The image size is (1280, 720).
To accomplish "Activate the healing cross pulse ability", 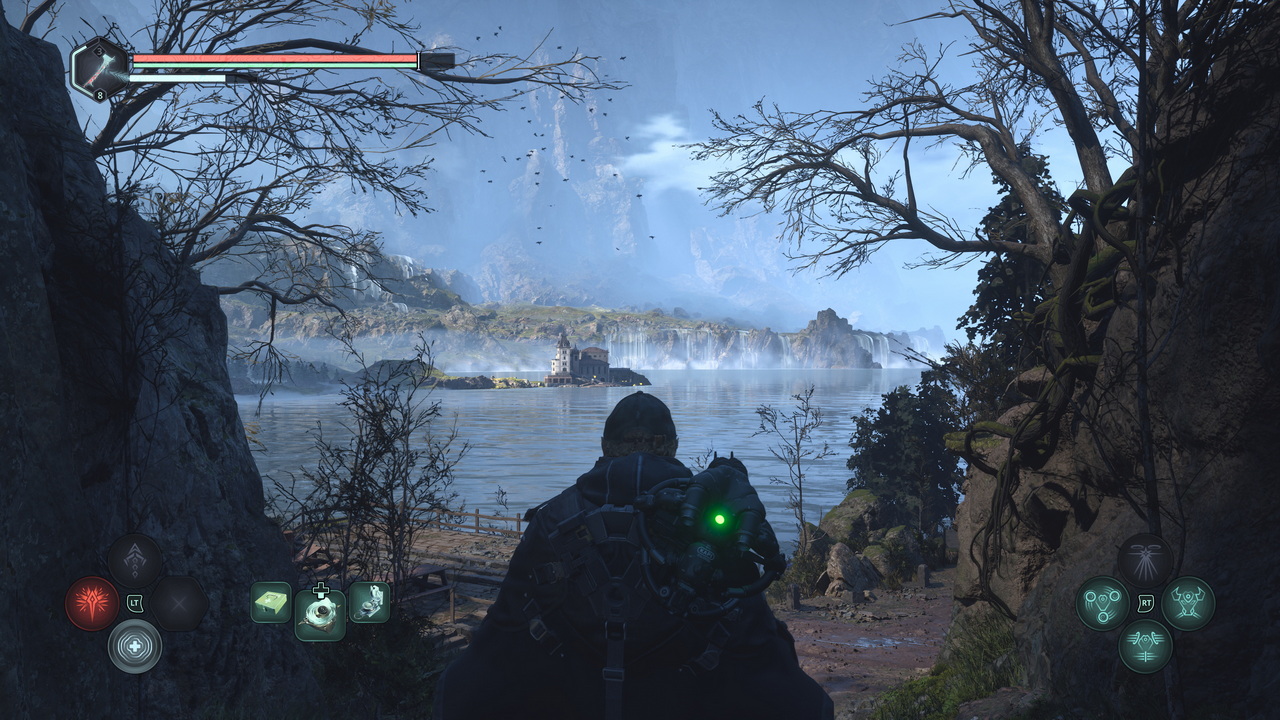I will 135,645.
